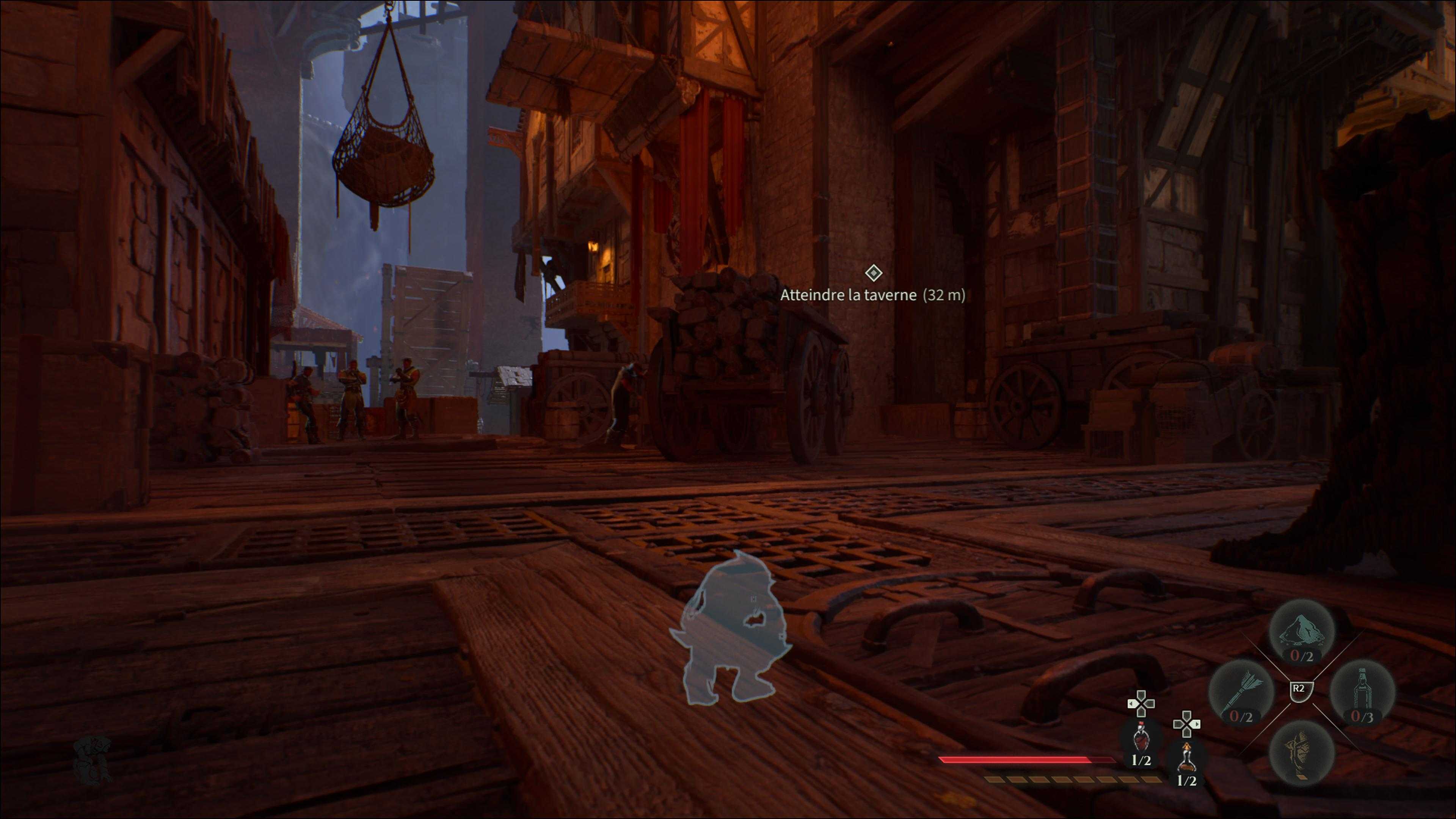1456x819 pixels.
Task: Click the Atteindre la taverne objective marker
Action: (873, 273)
